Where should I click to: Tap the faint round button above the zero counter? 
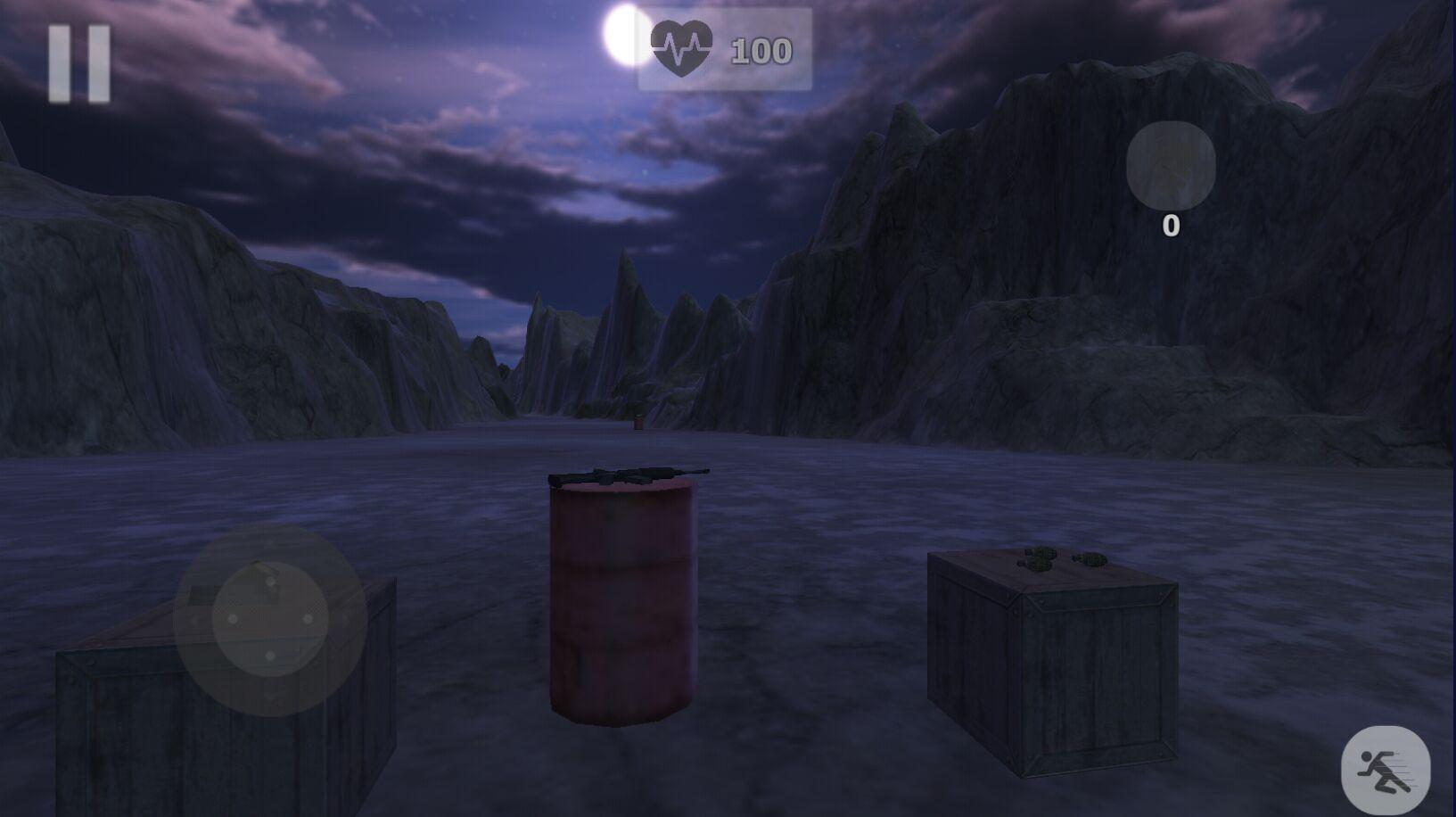pos(1170,166)
